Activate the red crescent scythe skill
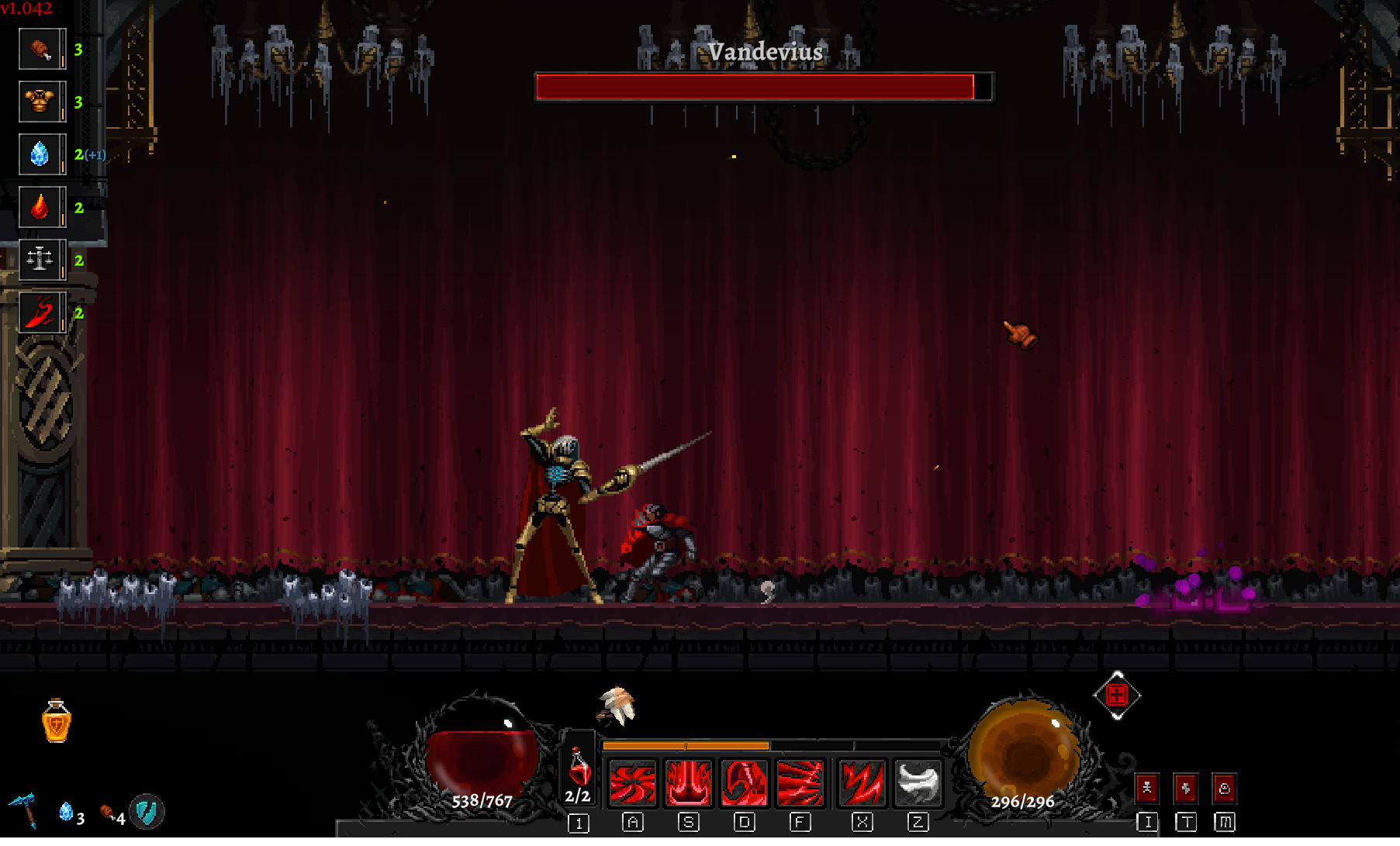This screenshot has height=846, width=1400. [744, 782]
